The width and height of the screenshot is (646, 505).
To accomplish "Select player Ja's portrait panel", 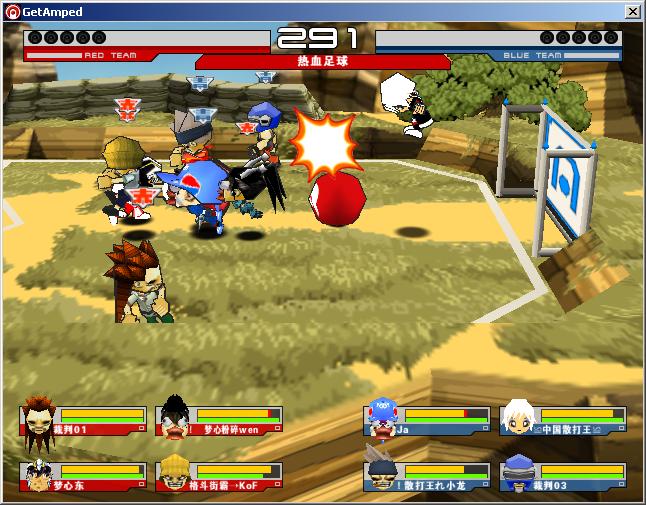I will 427,420.
